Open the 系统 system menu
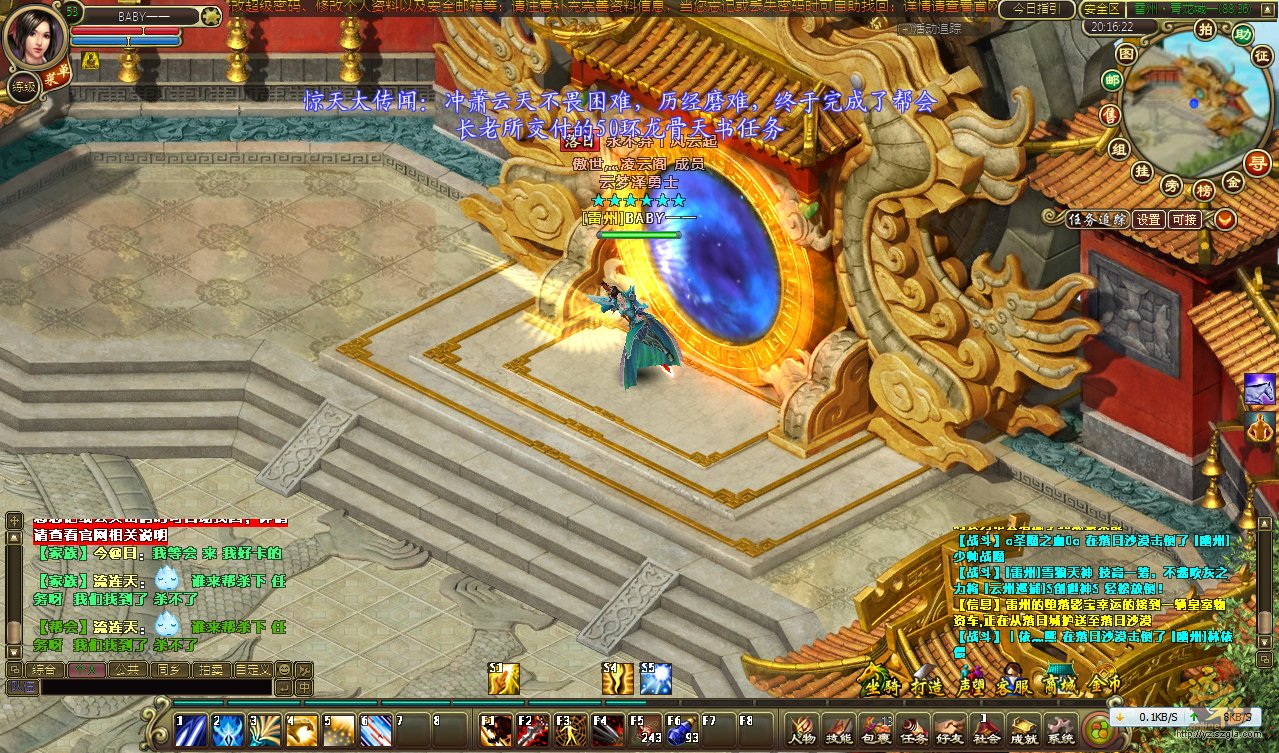 point(1060,730)
